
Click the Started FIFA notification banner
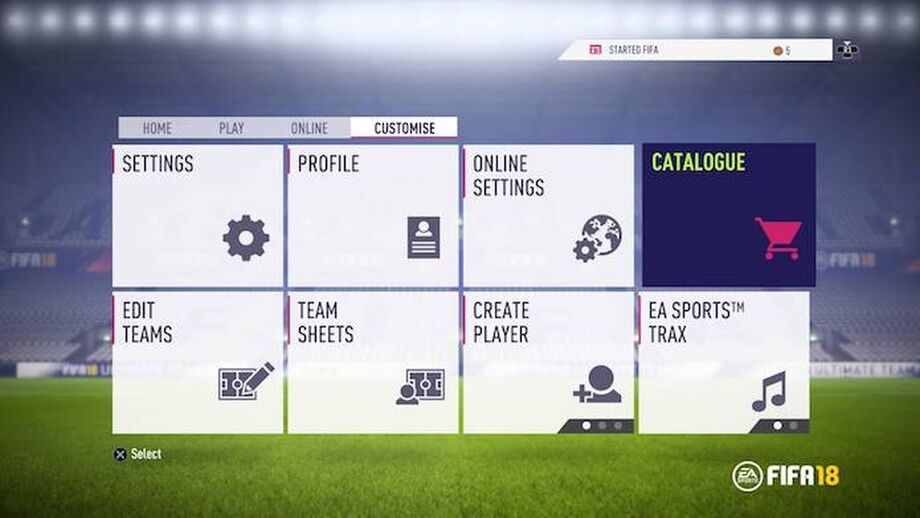click(x=695, y=50)
